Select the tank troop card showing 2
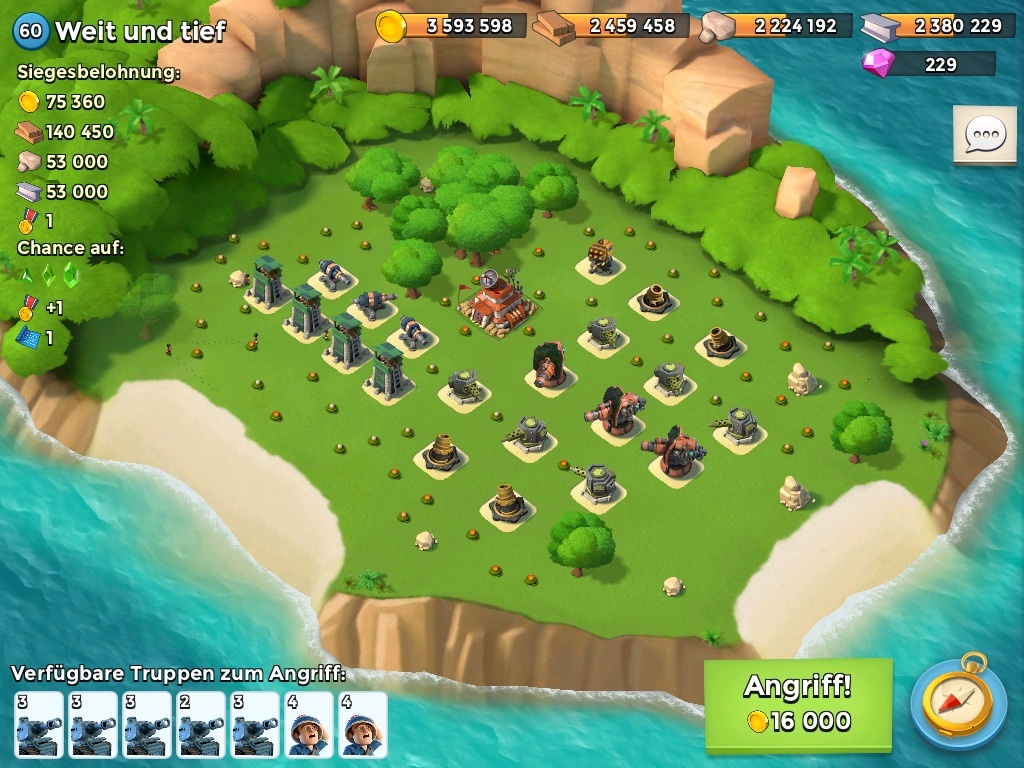This screenshot has height=768, width=1024. pyautogui.click(x=201, y=724)
